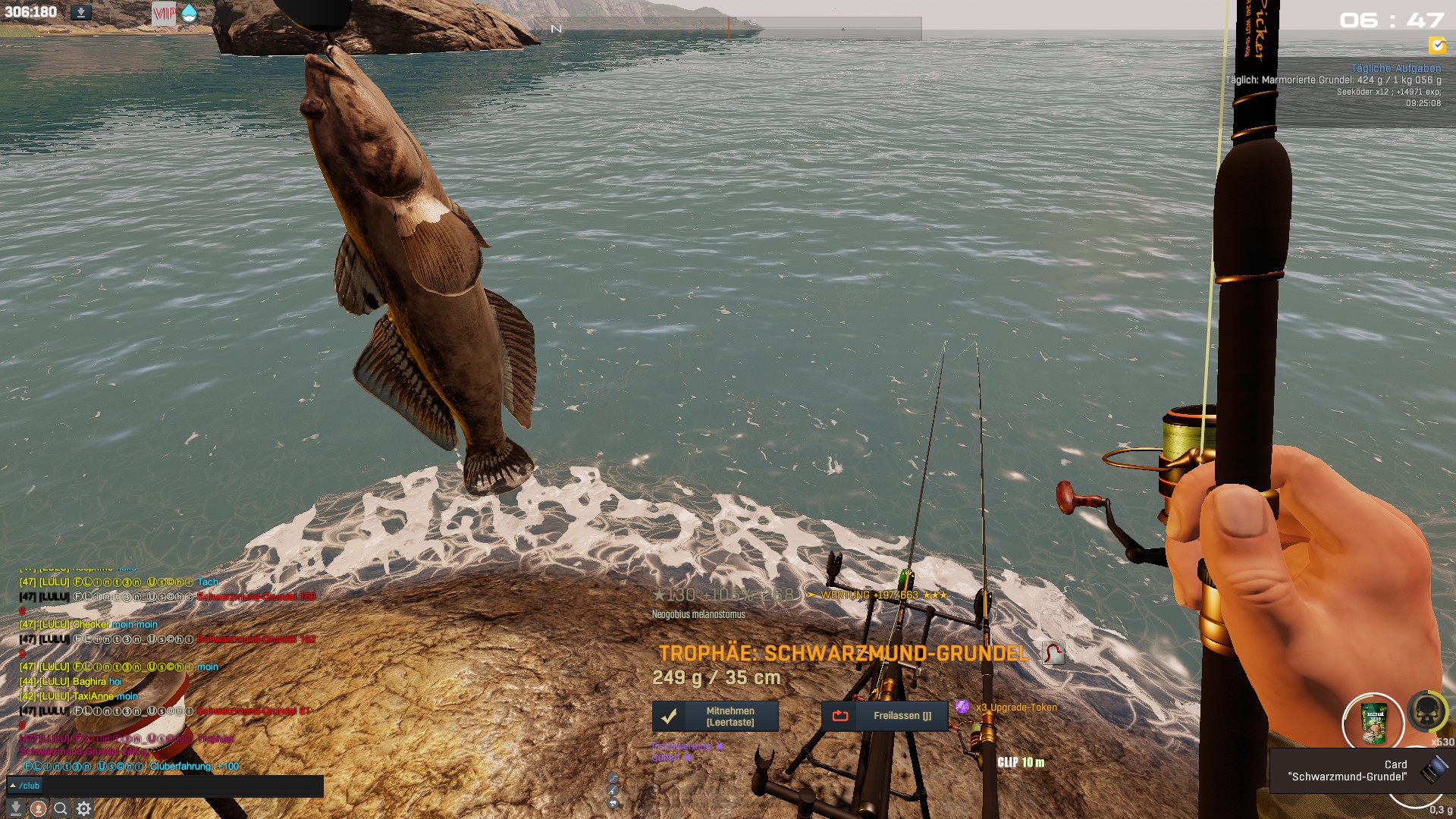Click the chat search magnifier icon
The height and width of the screenshot is (819, 1456).
click(x=61, y=808)
